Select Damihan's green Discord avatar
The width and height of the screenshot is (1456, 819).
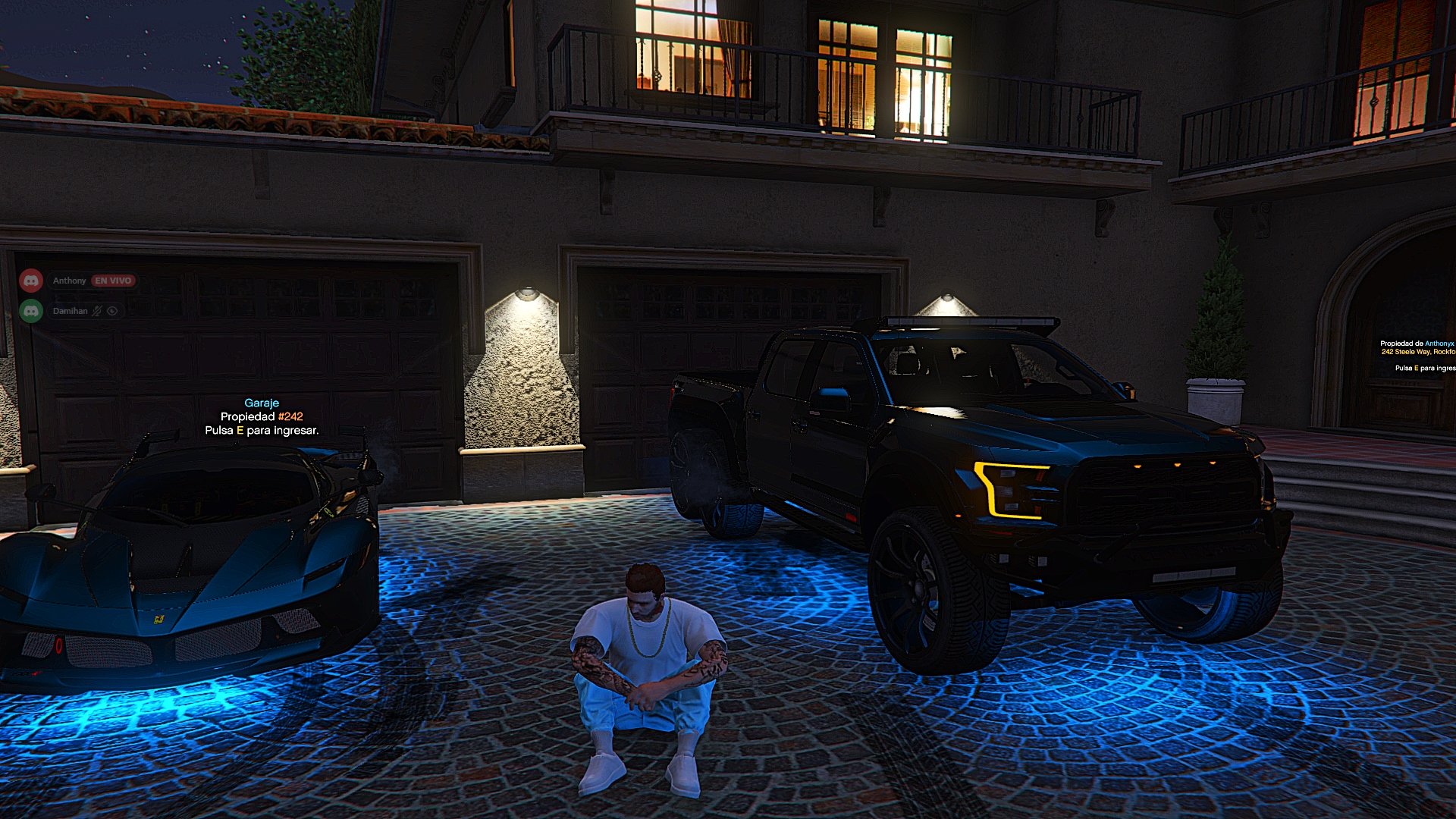pyautogui.click(x=31, y=311)
